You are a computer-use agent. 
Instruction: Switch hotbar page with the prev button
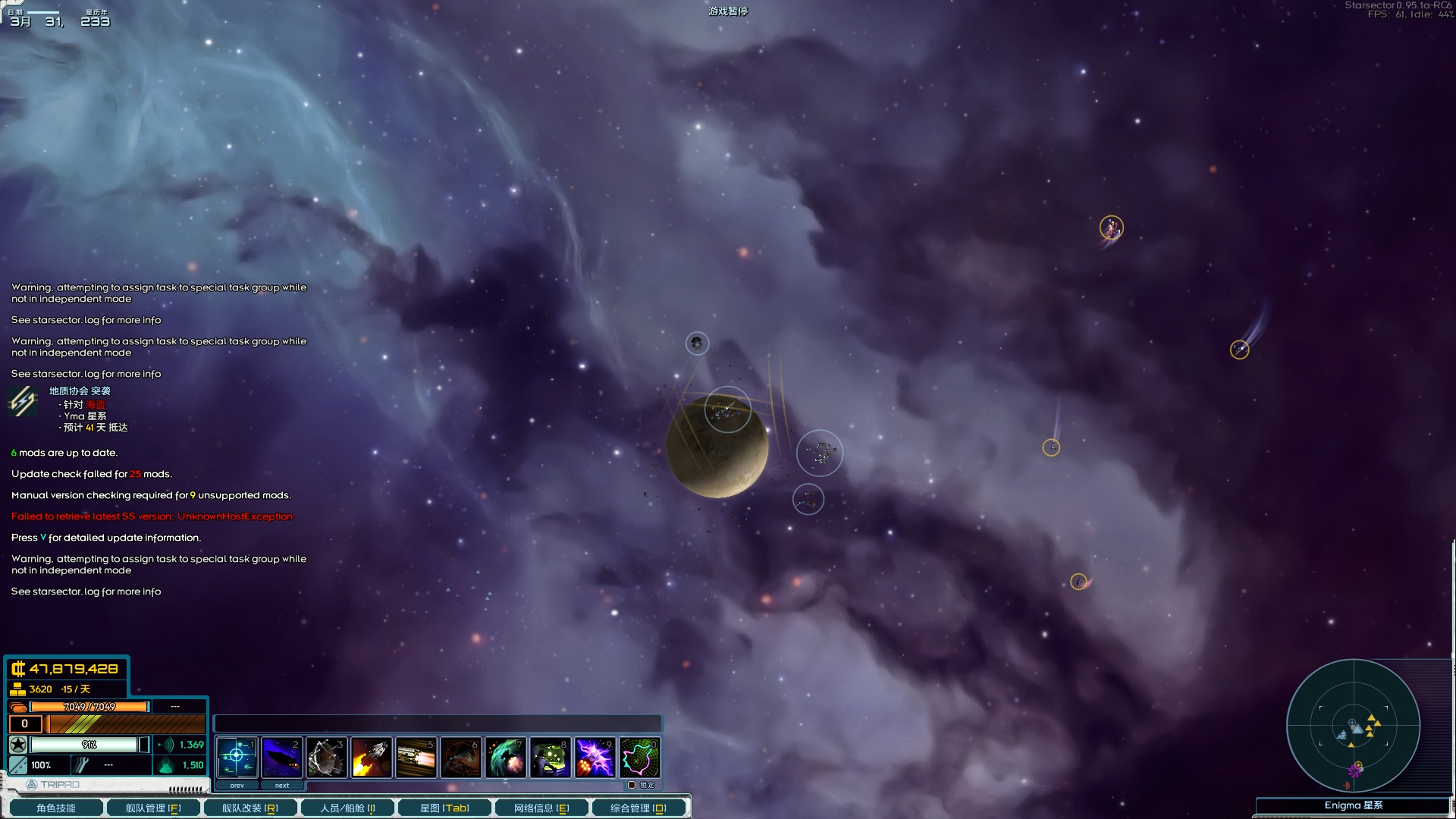[237, 785]
